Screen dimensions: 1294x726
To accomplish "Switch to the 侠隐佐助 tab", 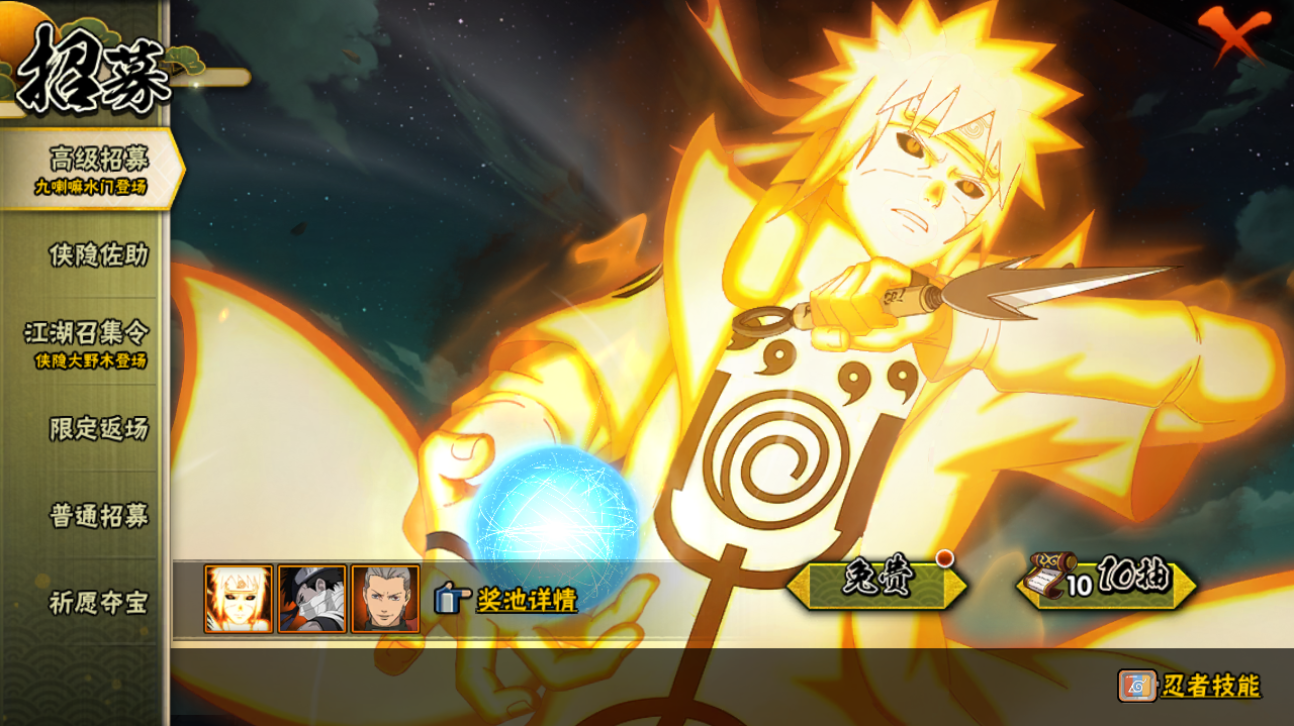I will click(x=98, y=255).
